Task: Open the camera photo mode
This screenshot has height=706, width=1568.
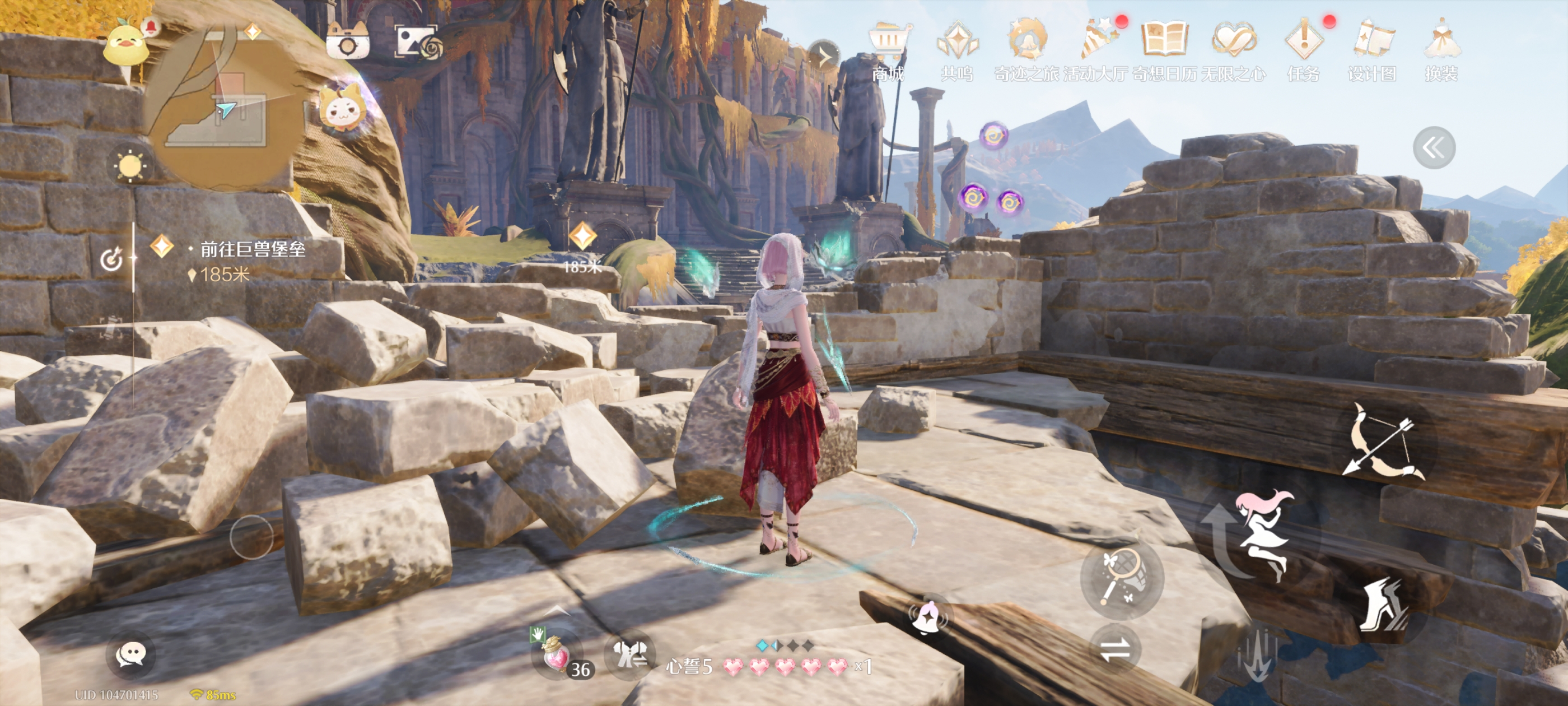Action: (348, 43)
